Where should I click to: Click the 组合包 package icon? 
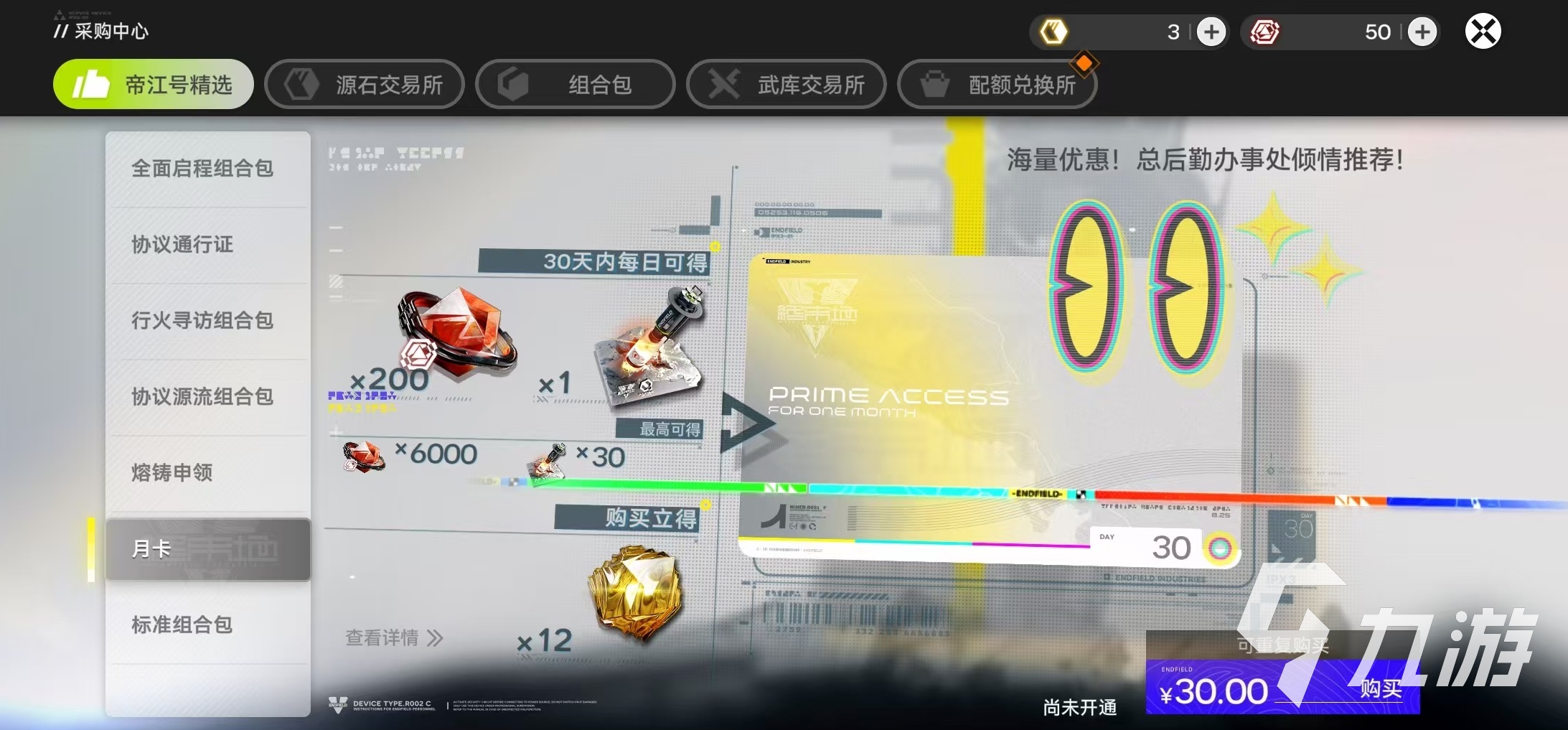[x=513, y=84]
